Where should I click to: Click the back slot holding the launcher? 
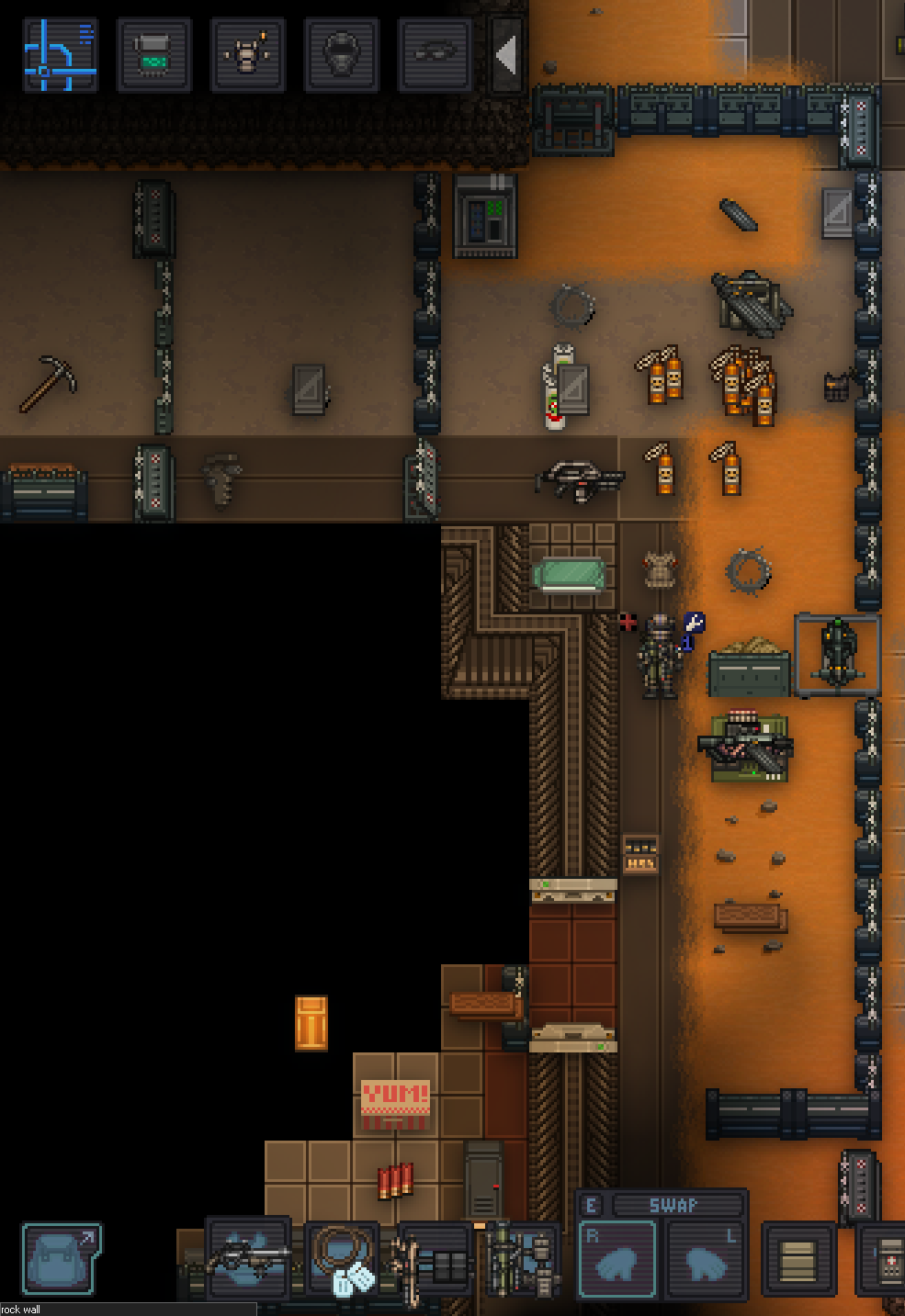(521, 1260)
